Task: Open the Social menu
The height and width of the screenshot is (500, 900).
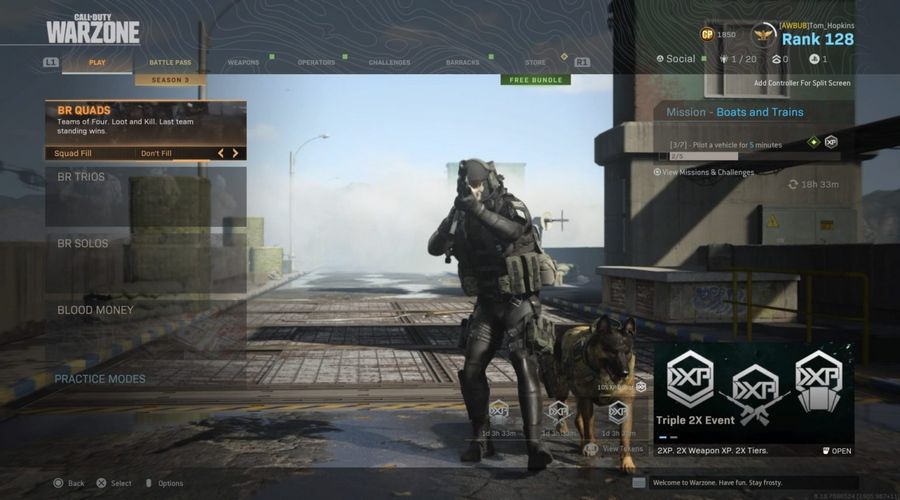Action: point(676,59)
